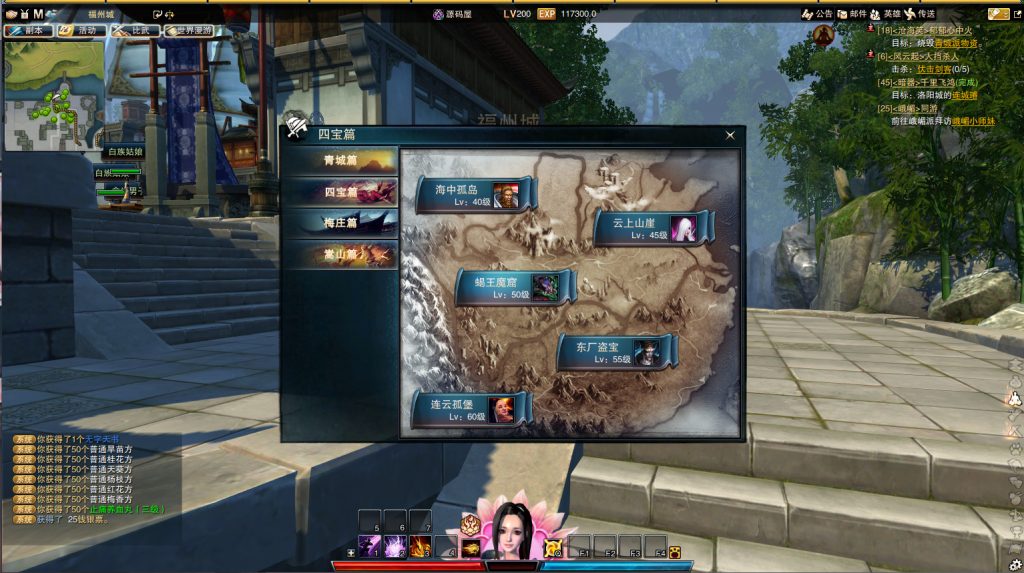1024x573 pixels.
Task: Pick the 东厂盗宝 Lv 55 dungeon
Action: point(615,352)
